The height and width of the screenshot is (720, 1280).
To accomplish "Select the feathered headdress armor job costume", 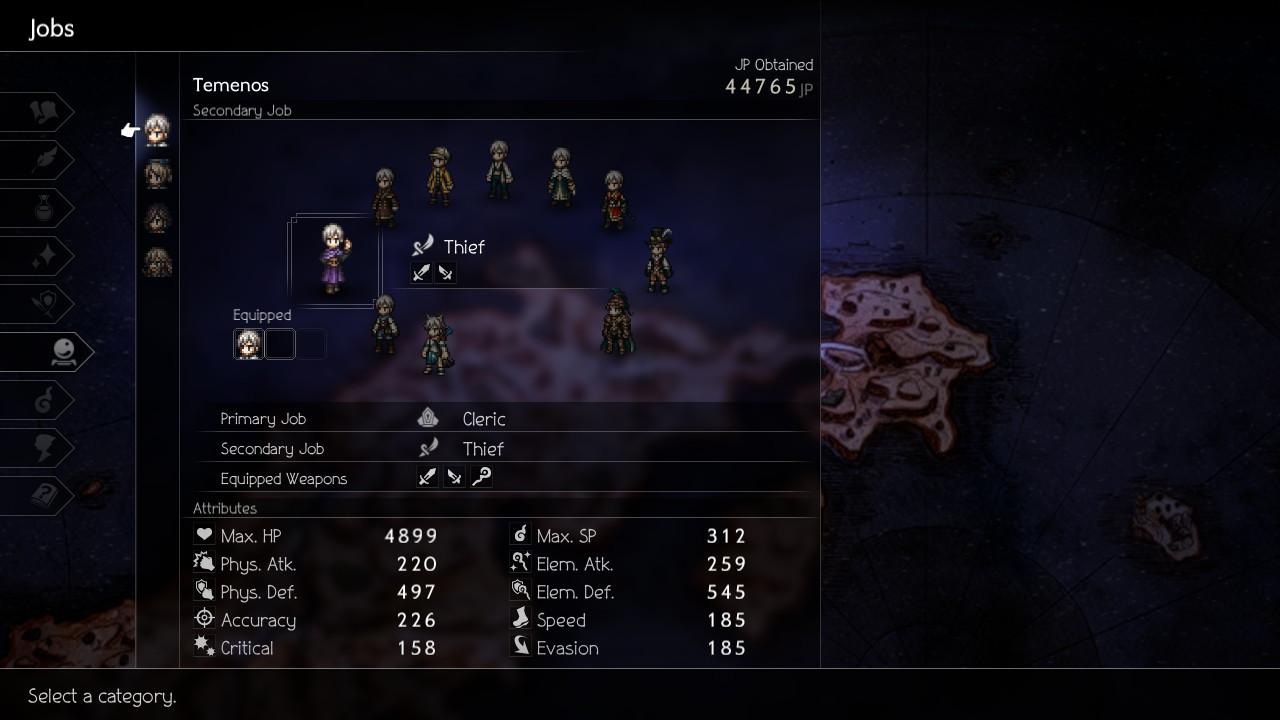I will [x=617, y=322].
